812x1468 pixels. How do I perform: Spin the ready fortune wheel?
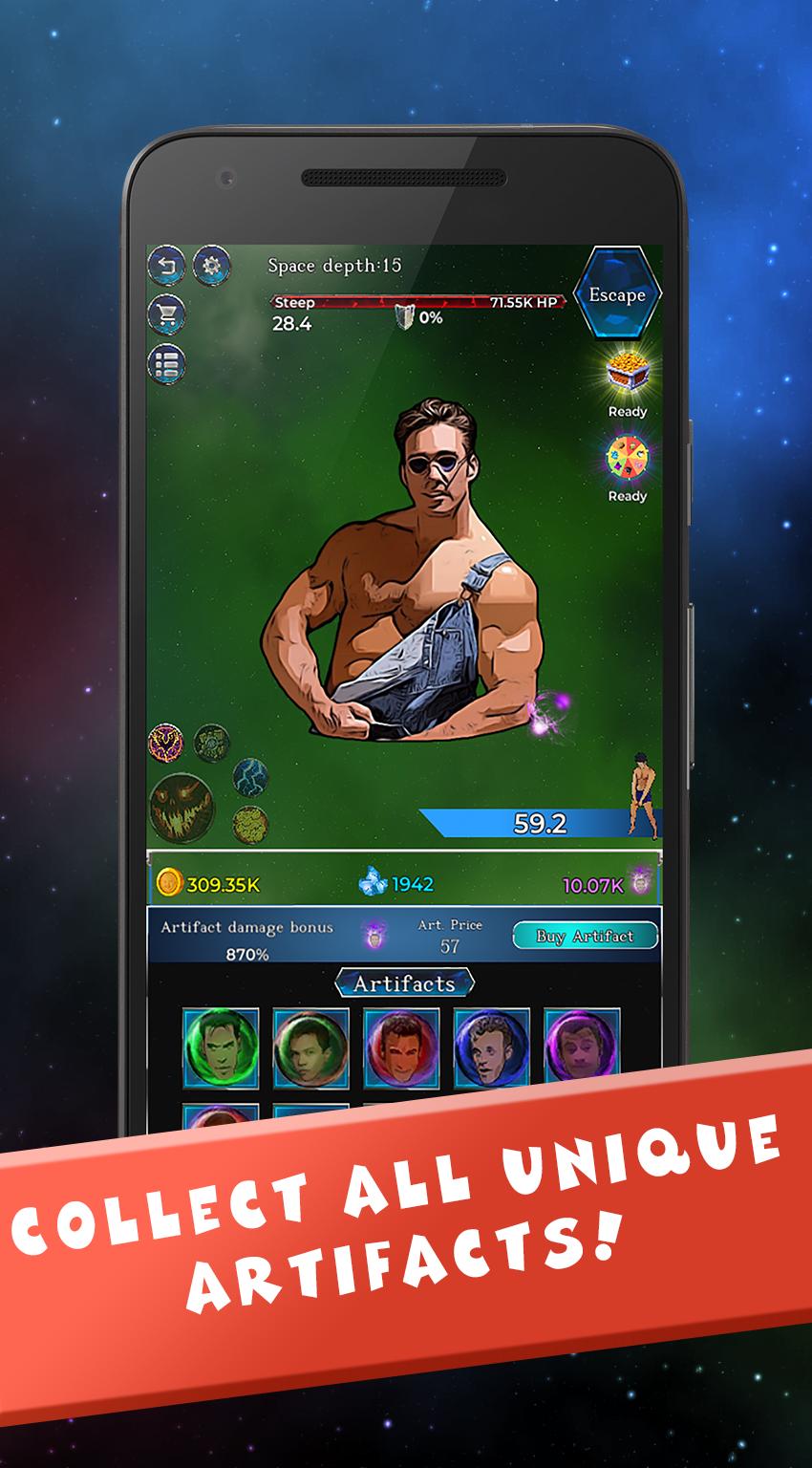click(627, 459)
